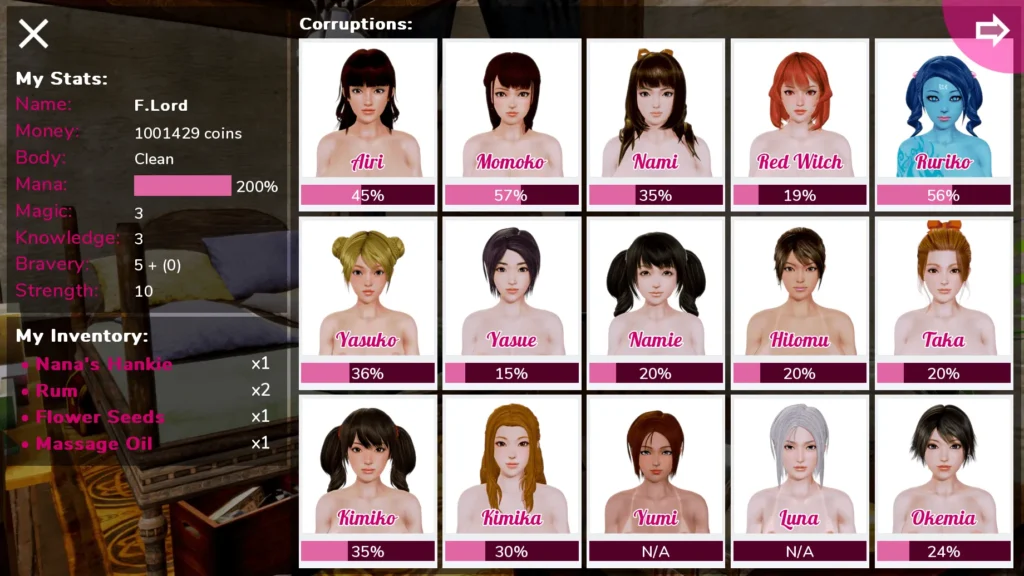Select Nana's Hankie in the inventory
The image size is (1024, 576).
point(104,364)
